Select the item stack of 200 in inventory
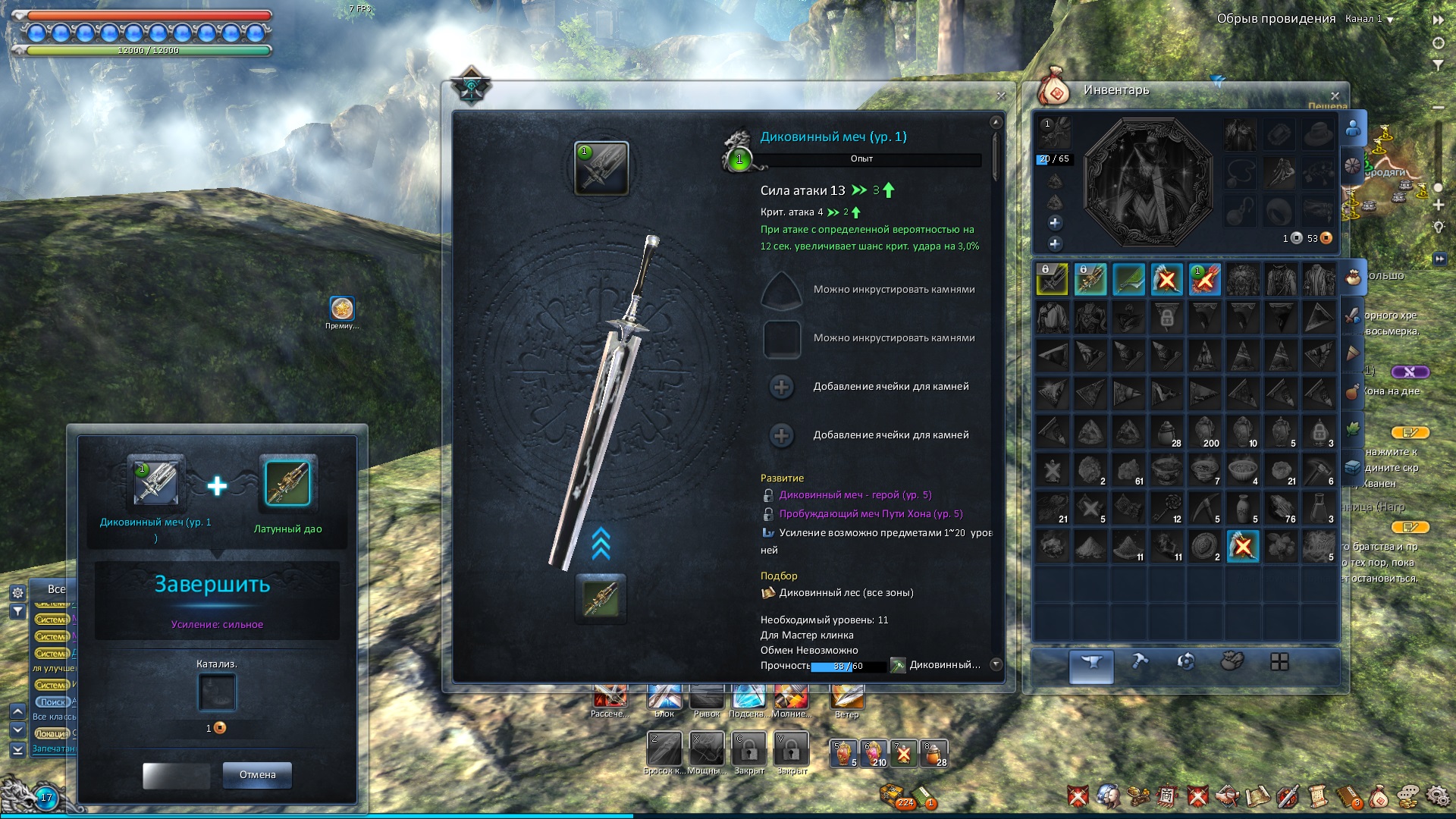 (1204, 431)
